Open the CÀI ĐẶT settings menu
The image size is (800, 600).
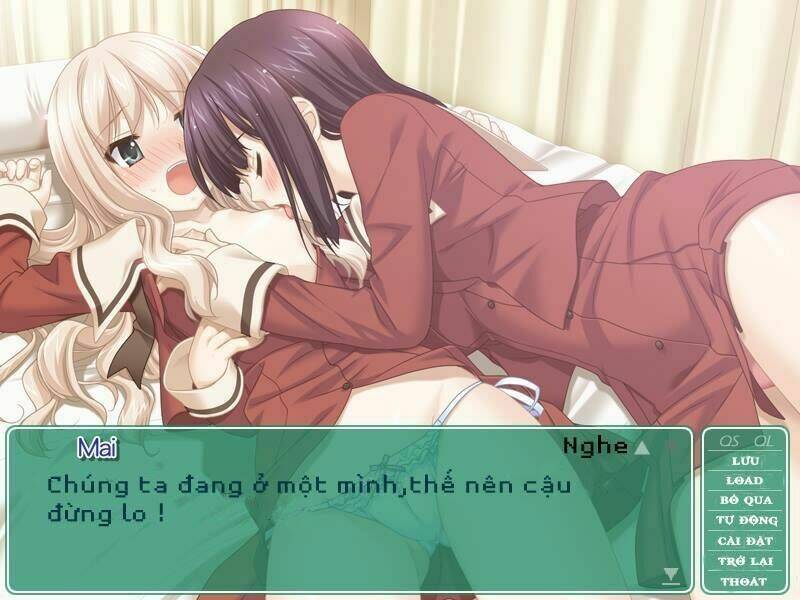743,540
